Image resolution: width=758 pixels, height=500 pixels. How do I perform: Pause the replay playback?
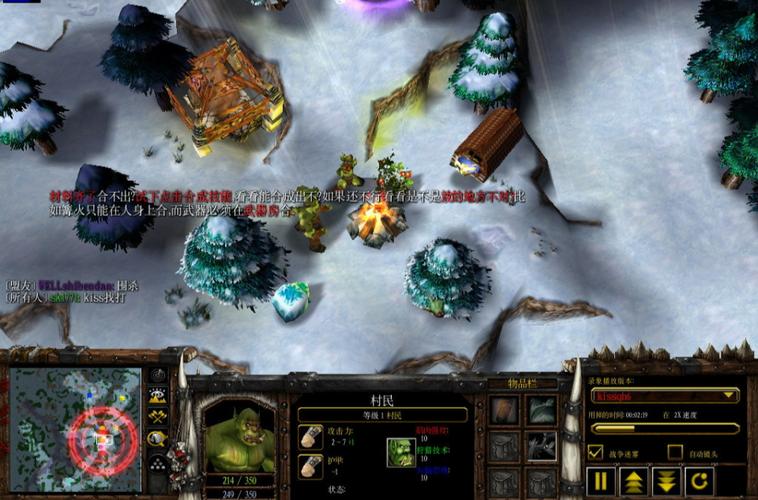[x=601, y=481]
